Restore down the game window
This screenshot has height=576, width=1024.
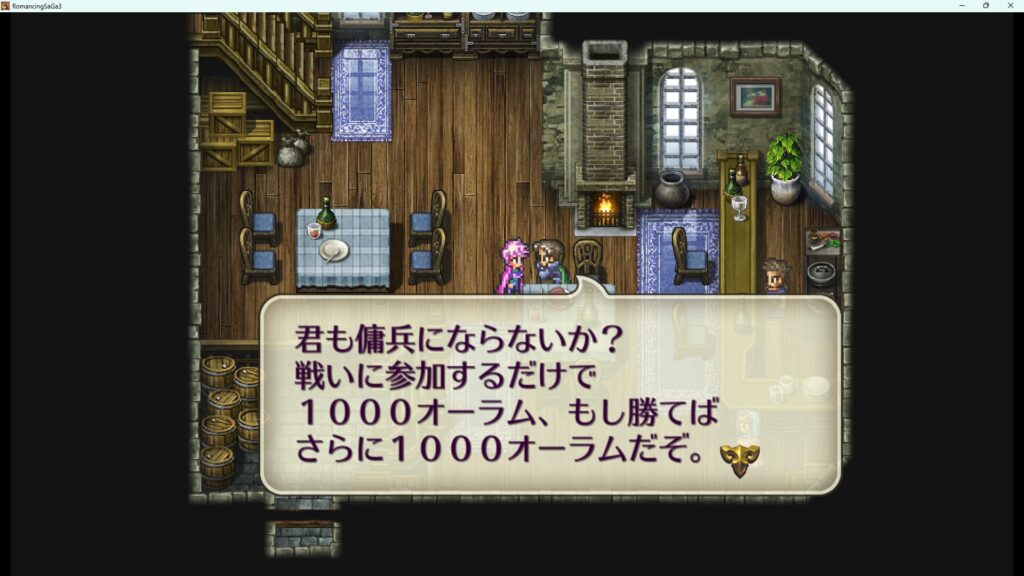click(x=986, y=5)
